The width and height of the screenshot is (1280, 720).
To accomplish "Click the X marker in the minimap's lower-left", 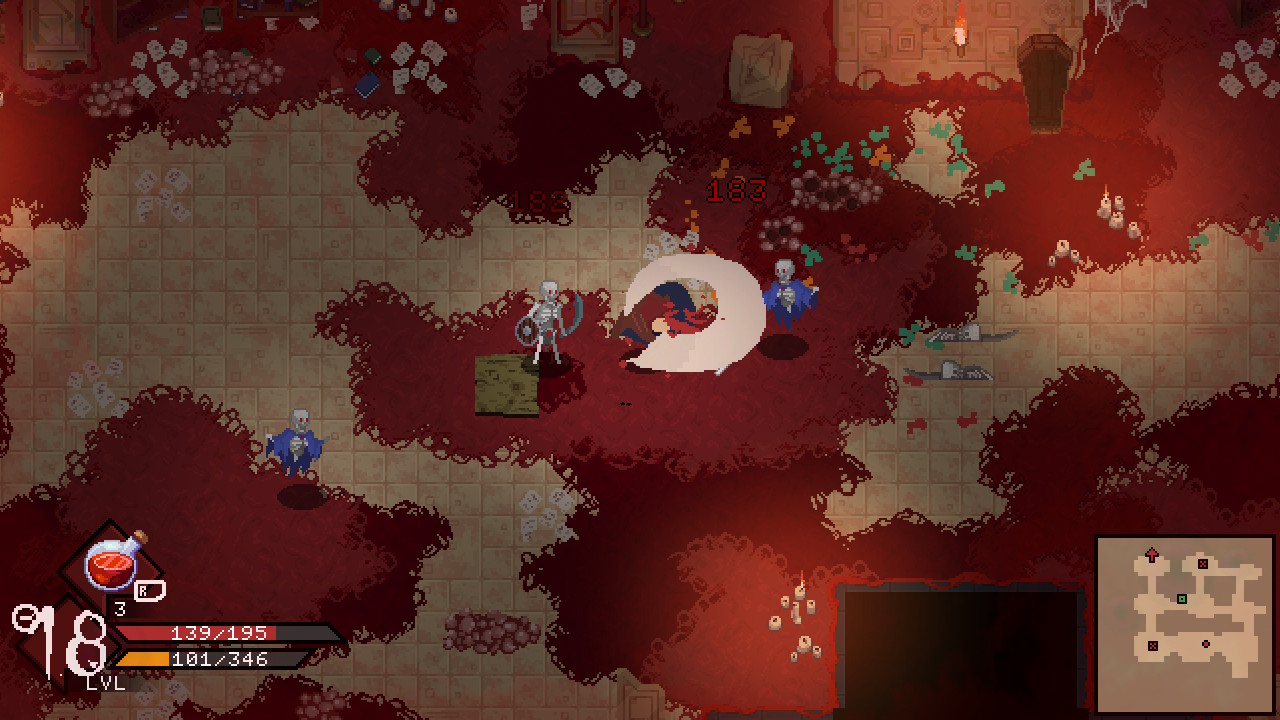I will click(1153, 645).
